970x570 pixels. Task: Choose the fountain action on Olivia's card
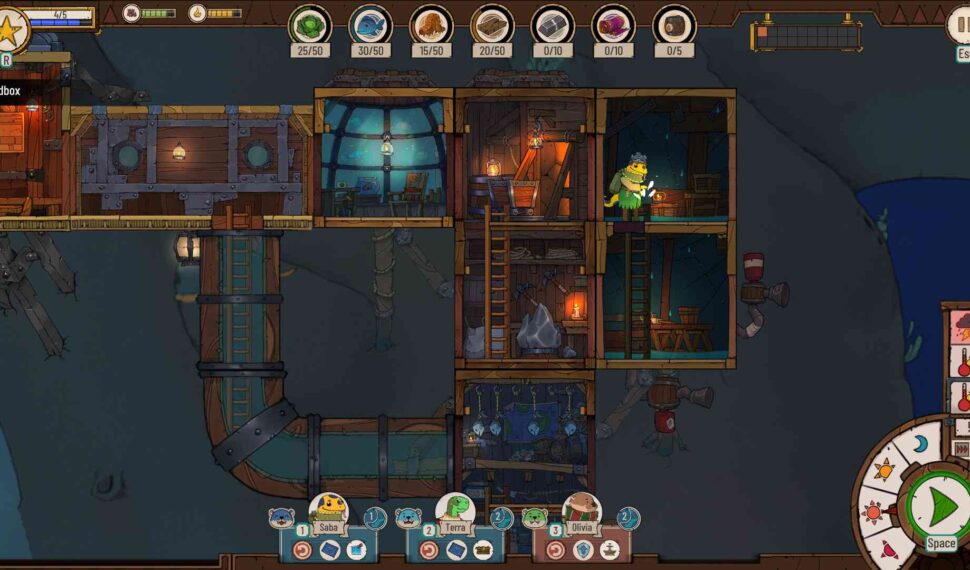coord(608,549)
